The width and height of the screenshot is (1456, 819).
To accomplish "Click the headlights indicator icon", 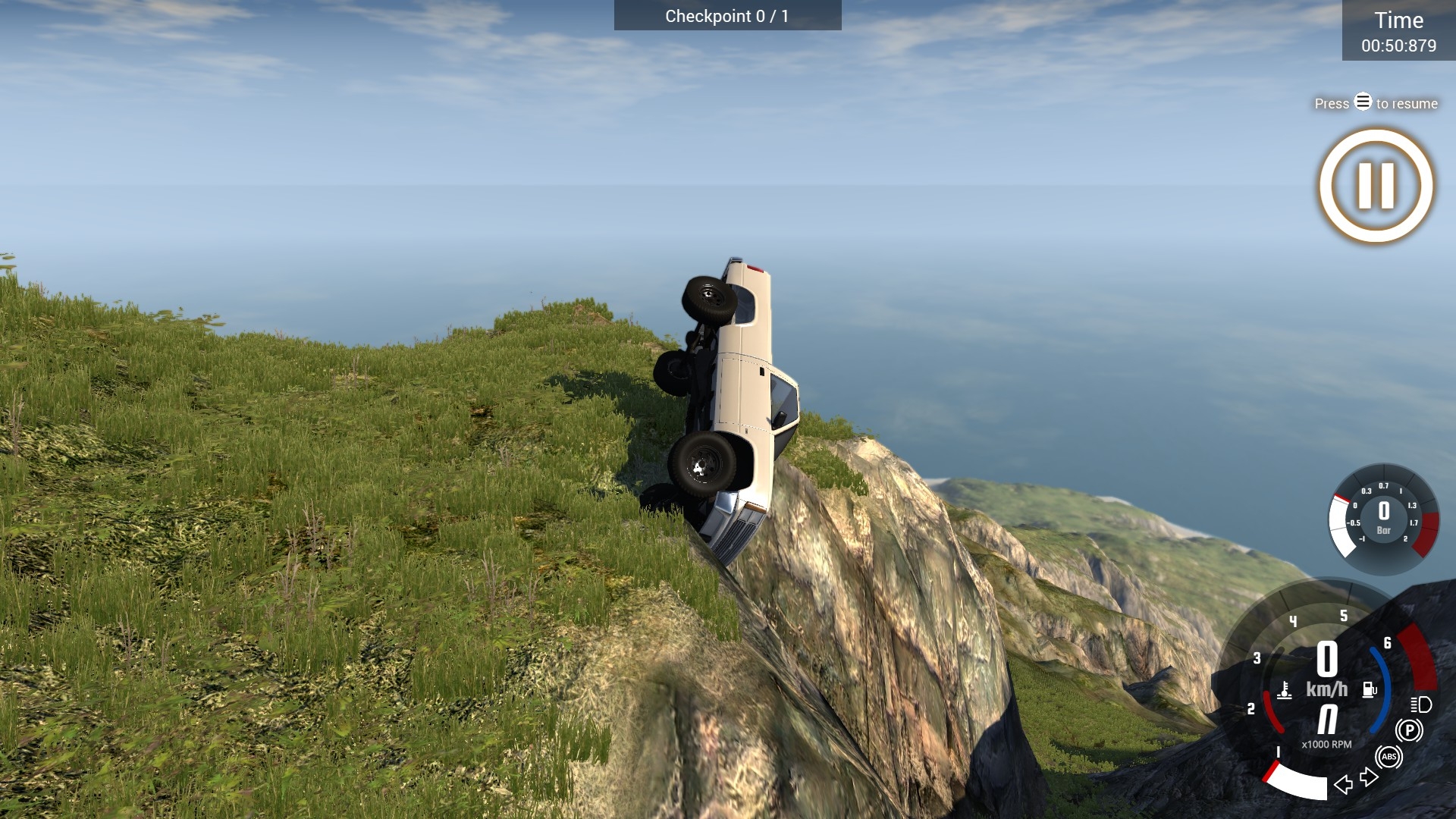I will [x=1420, y=705].
